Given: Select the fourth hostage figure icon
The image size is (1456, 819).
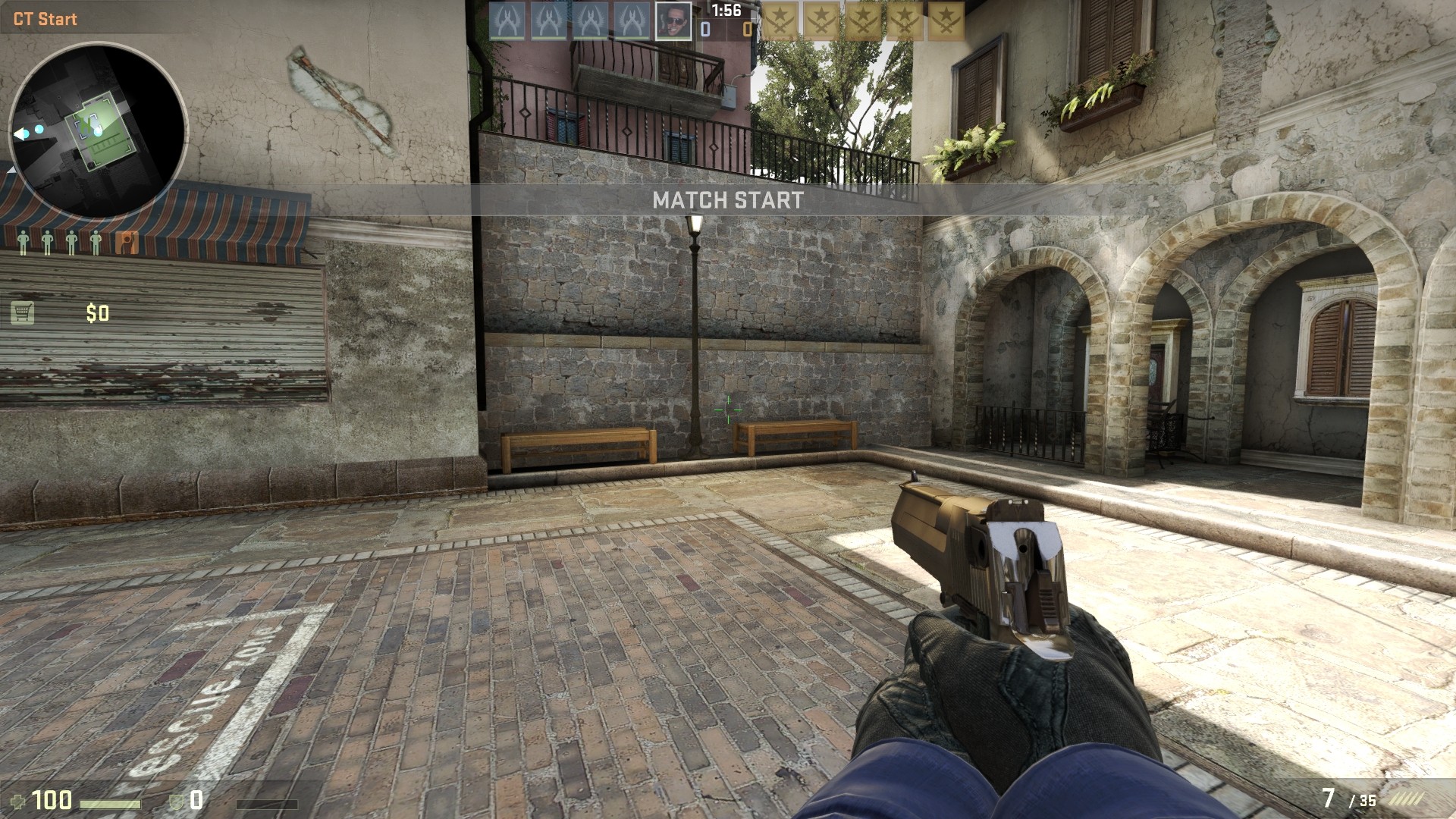Looking at the screenshot, I should point(96,240).
